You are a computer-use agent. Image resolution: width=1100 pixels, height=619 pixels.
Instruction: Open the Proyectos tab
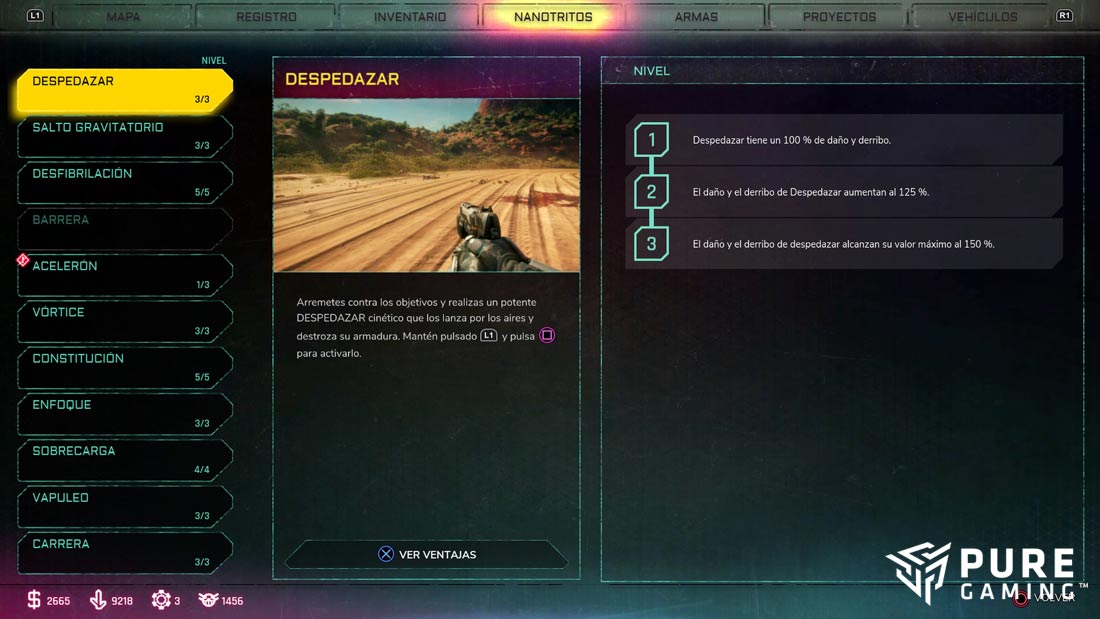coord(839,17)
